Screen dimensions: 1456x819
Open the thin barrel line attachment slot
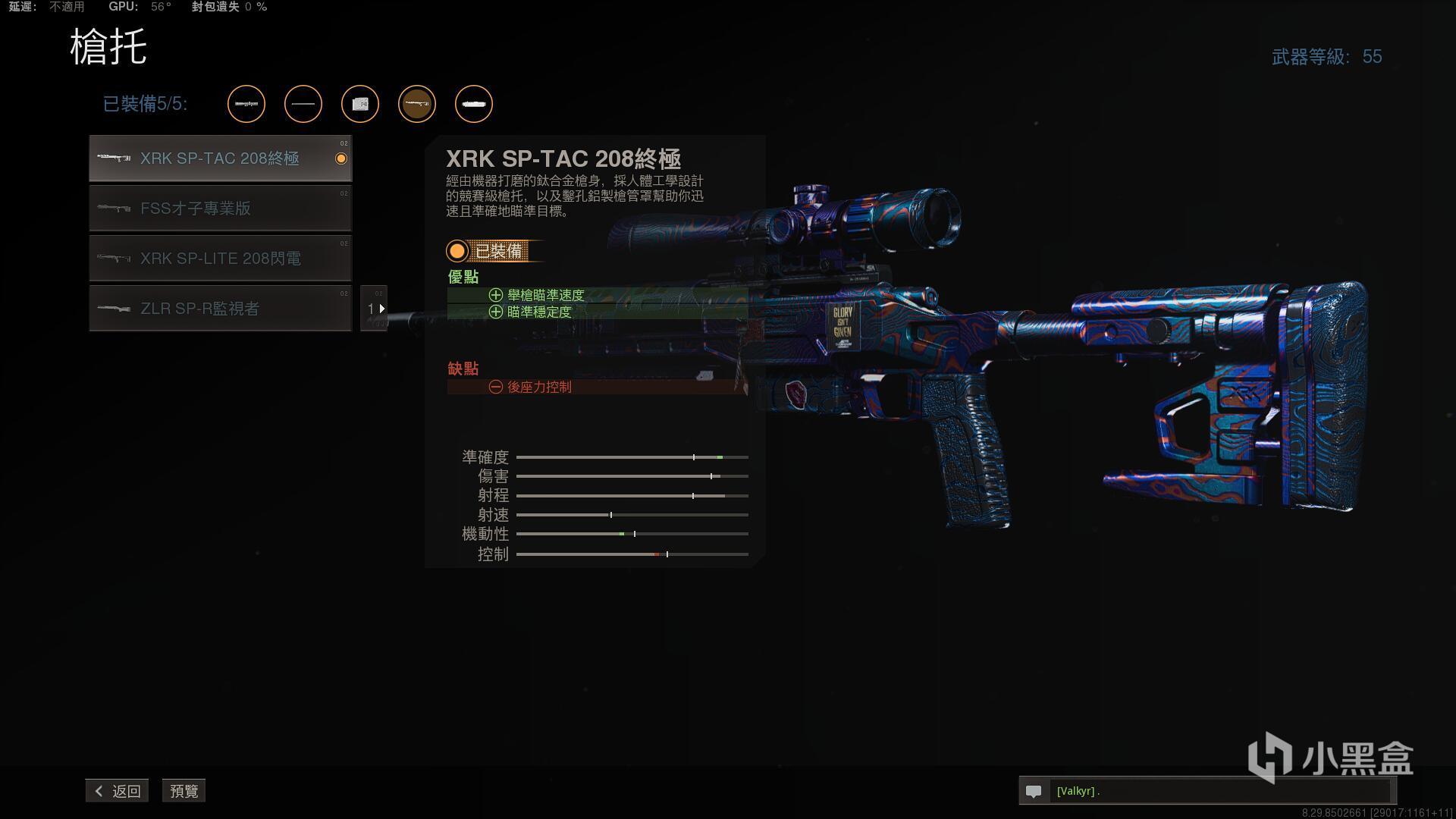click(x=303, y=104)
